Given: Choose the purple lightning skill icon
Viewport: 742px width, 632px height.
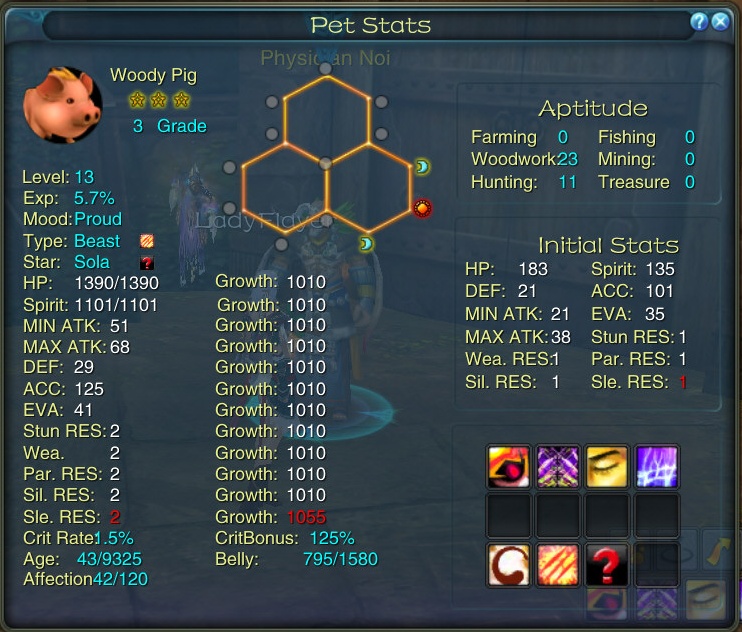Looking at the screenshot, I should pyautogui.click(x=658, y=467).
